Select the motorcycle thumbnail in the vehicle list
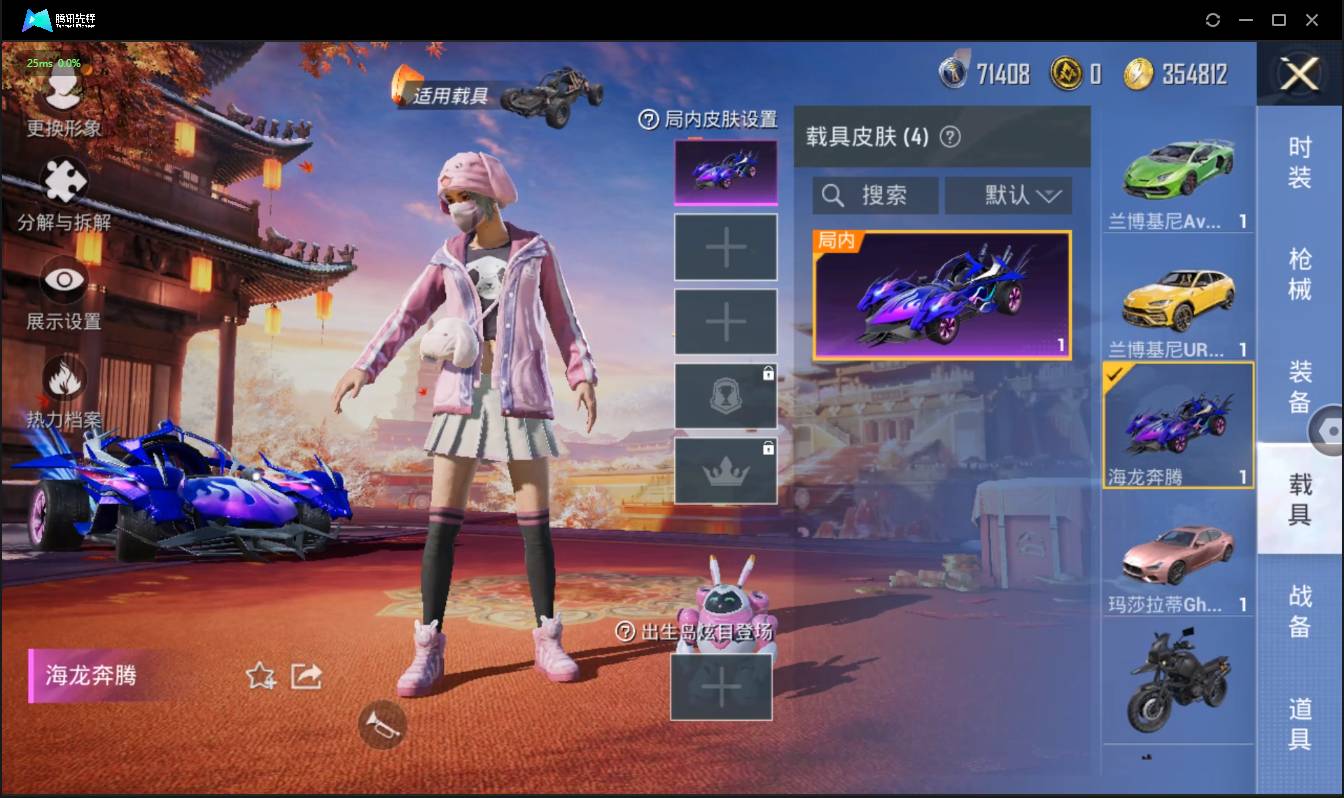1344x798 pixels. coord(1177,680)
